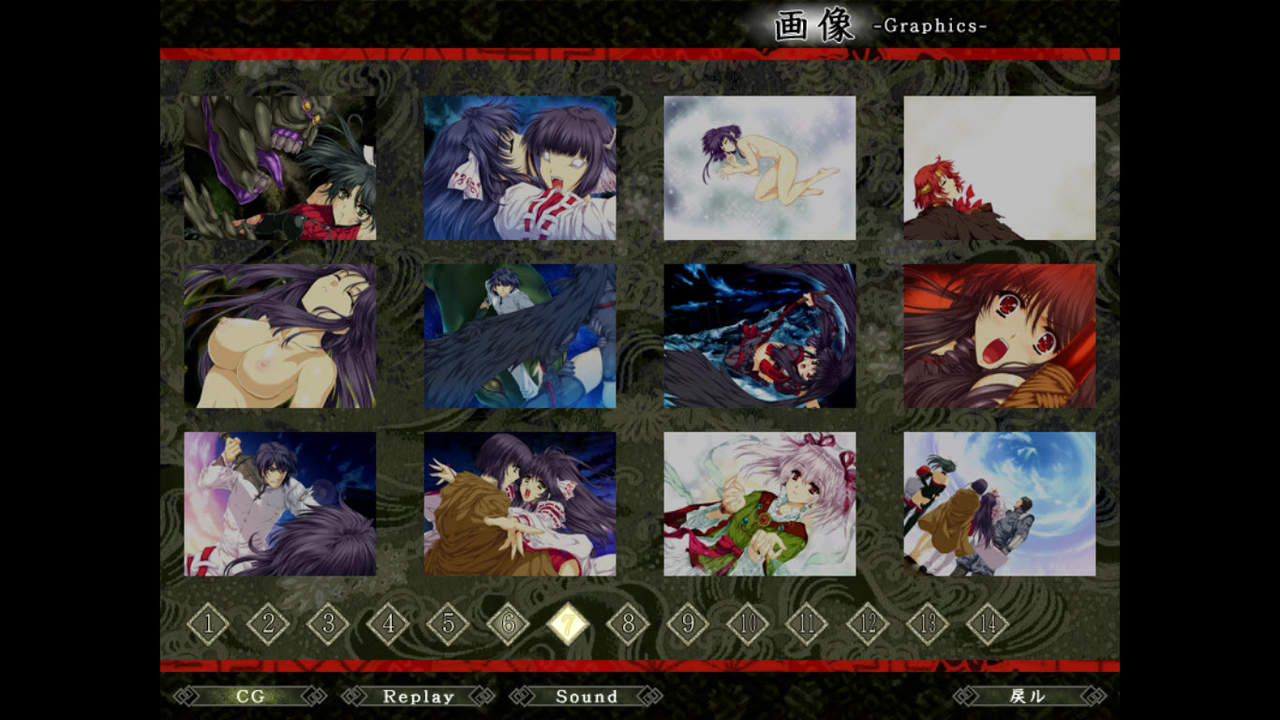1280x720 pixels.
Task: Go to gallery page 10
Action: click(747, 625)
